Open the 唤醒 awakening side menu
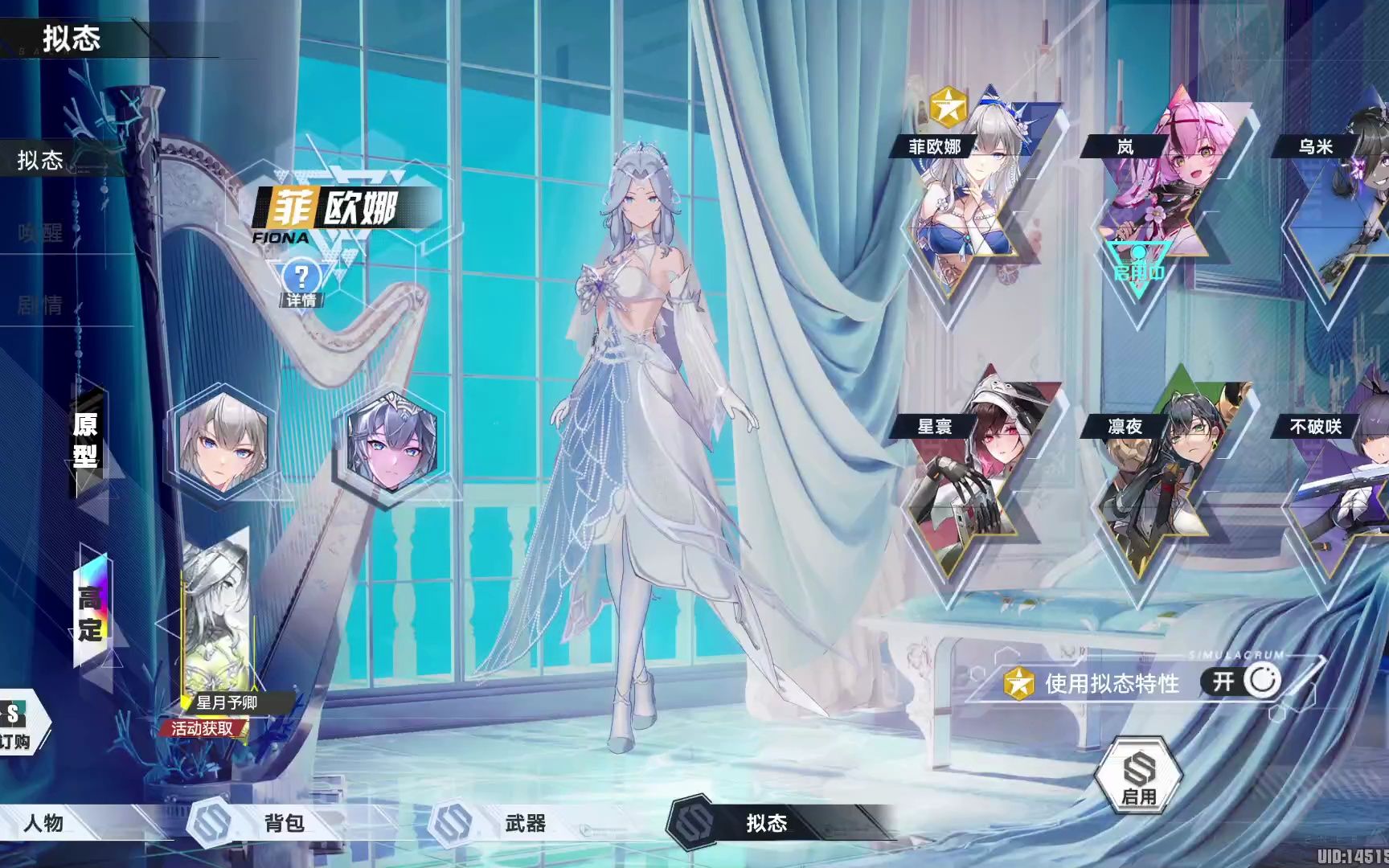Viewport: 1389px width, 868px height. pyautogui.click(x=40, y=233)
